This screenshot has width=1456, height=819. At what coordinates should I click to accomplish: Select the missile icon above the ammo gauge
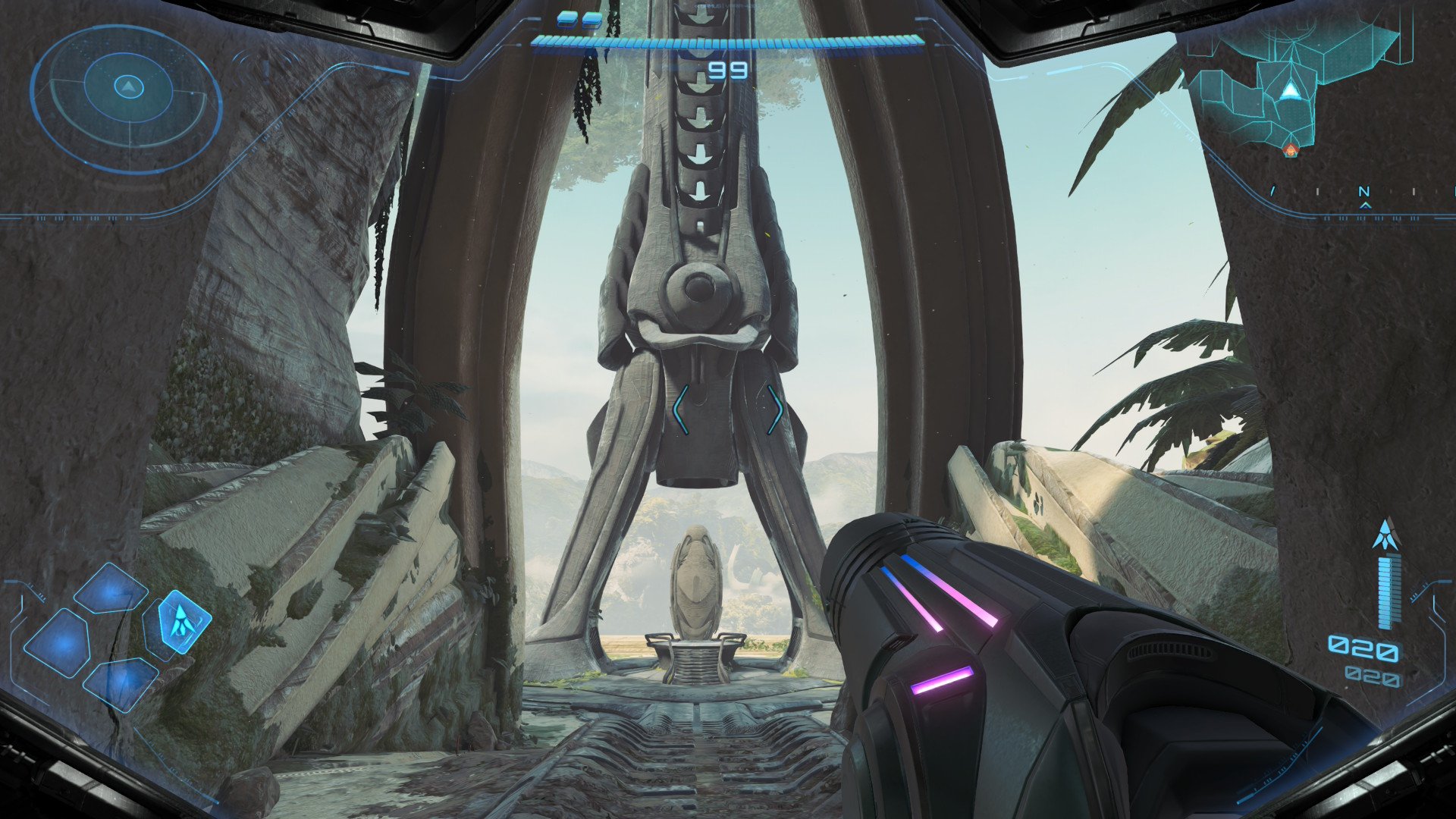(x=1385, y=535)
